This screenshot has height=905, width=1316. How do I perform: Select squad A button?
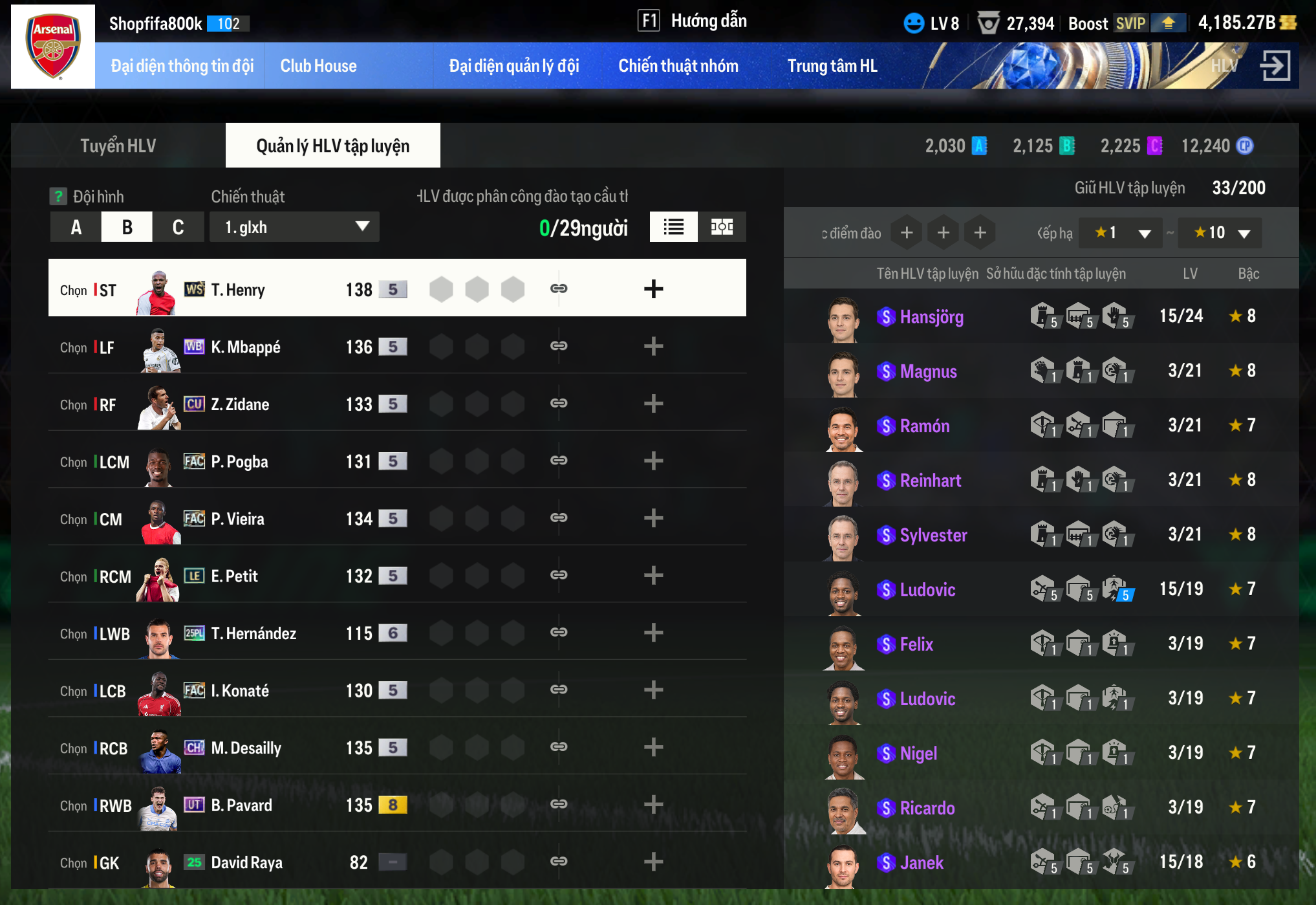point(76,227)
